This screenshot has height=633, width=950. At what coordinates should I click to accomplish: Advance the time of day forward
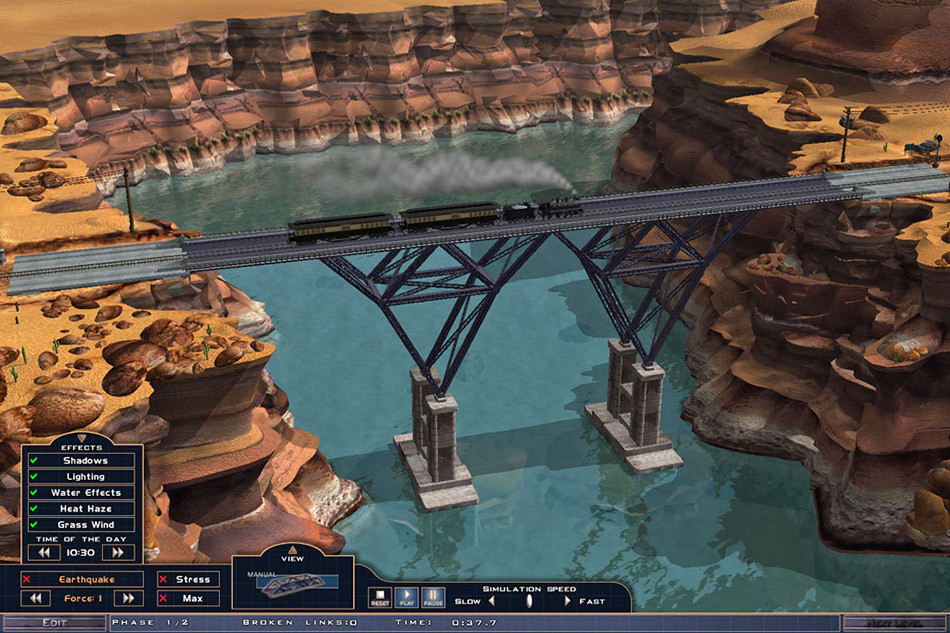point(118,552)
